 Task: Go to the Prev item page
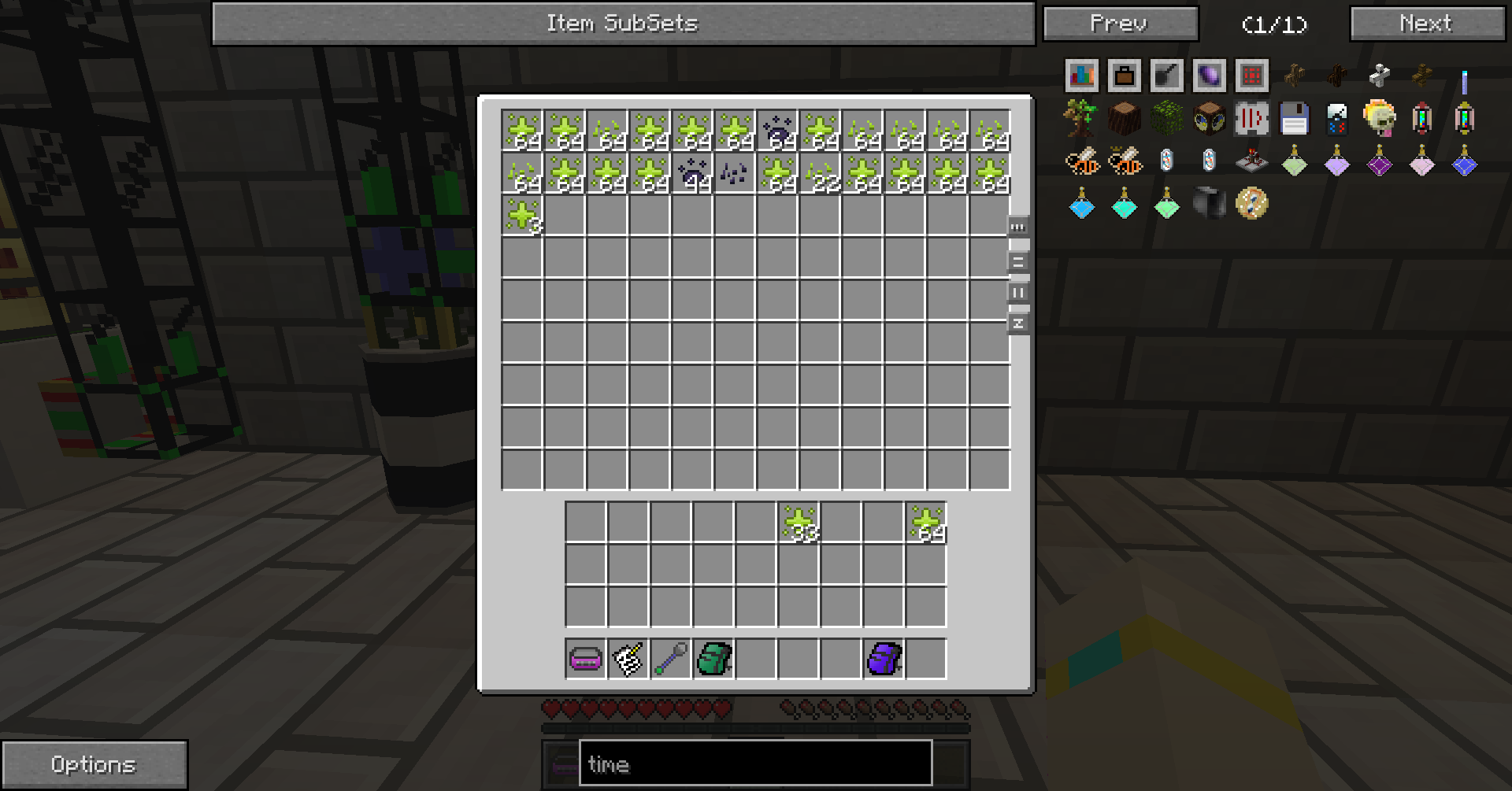(1120, 24)
